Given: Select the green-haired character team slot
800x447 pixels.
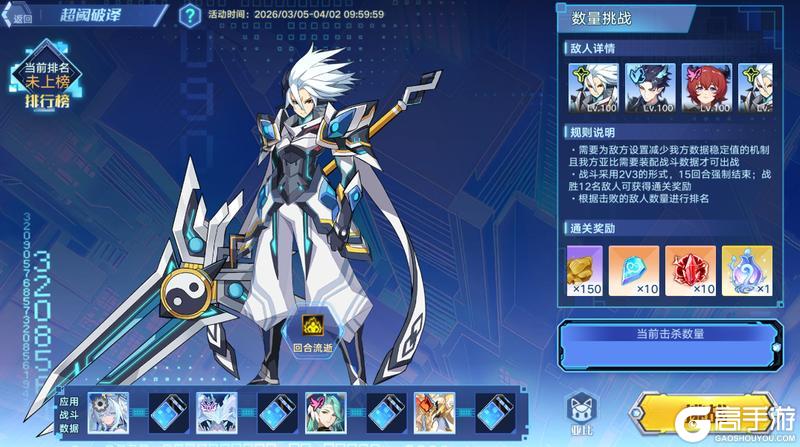Looking at the screenshot, I should (x=326, y=410).
